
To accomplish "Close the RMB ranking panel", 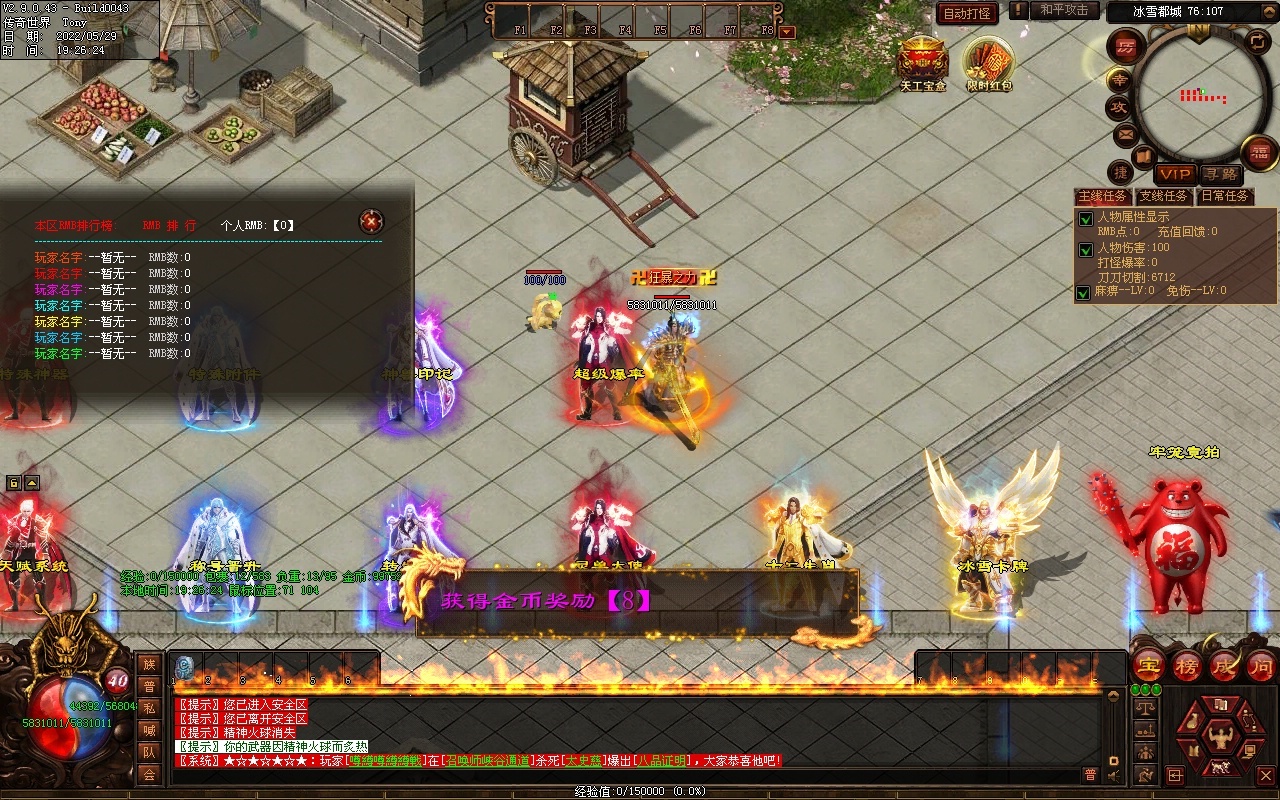I will coord(371,221).
